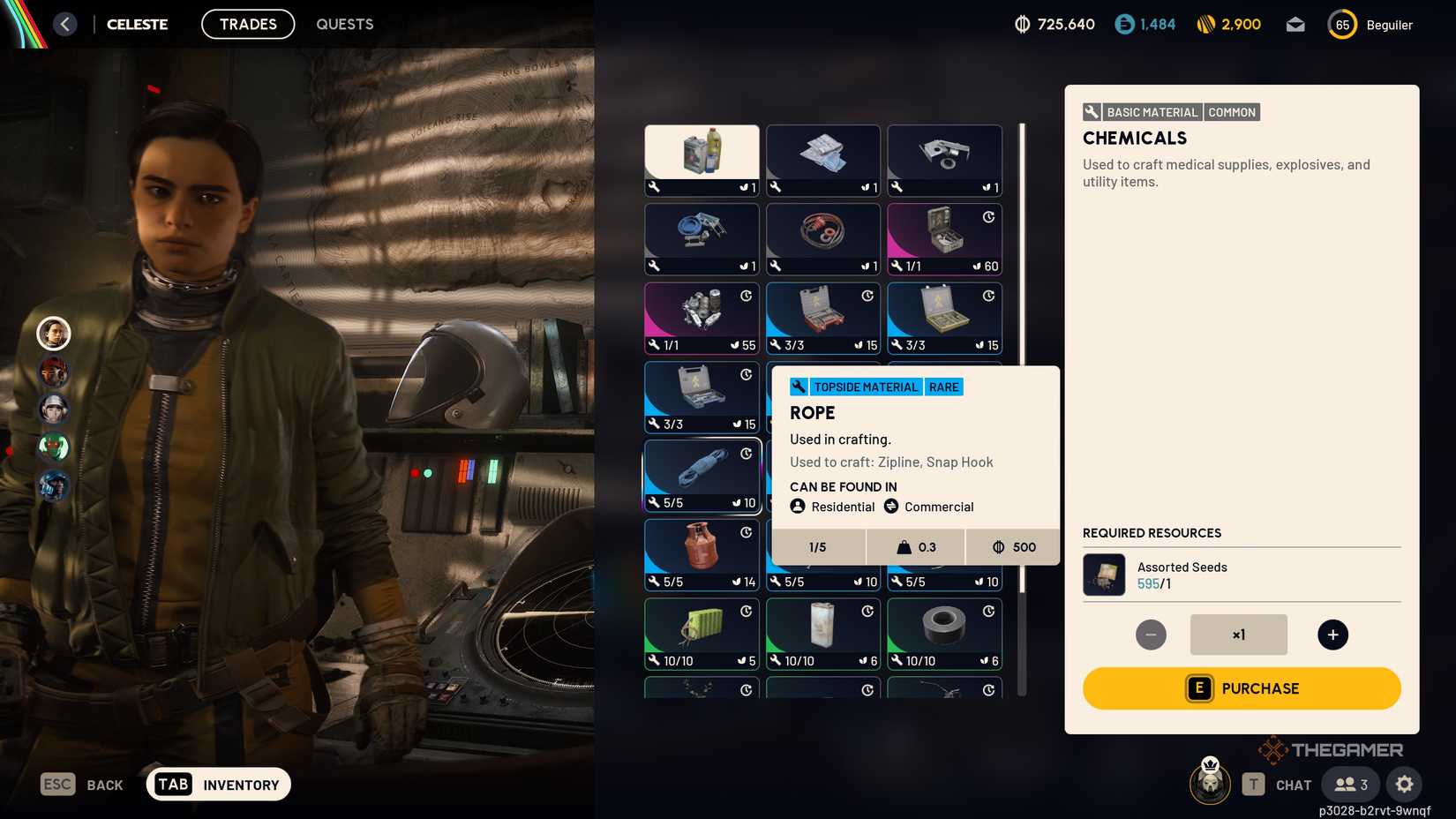Image resolution: width=1456 pixels, height=819 pixels.
Task: Open the settings gear in bottom right
Action: pyautogui.click(x=1404, y=784)
